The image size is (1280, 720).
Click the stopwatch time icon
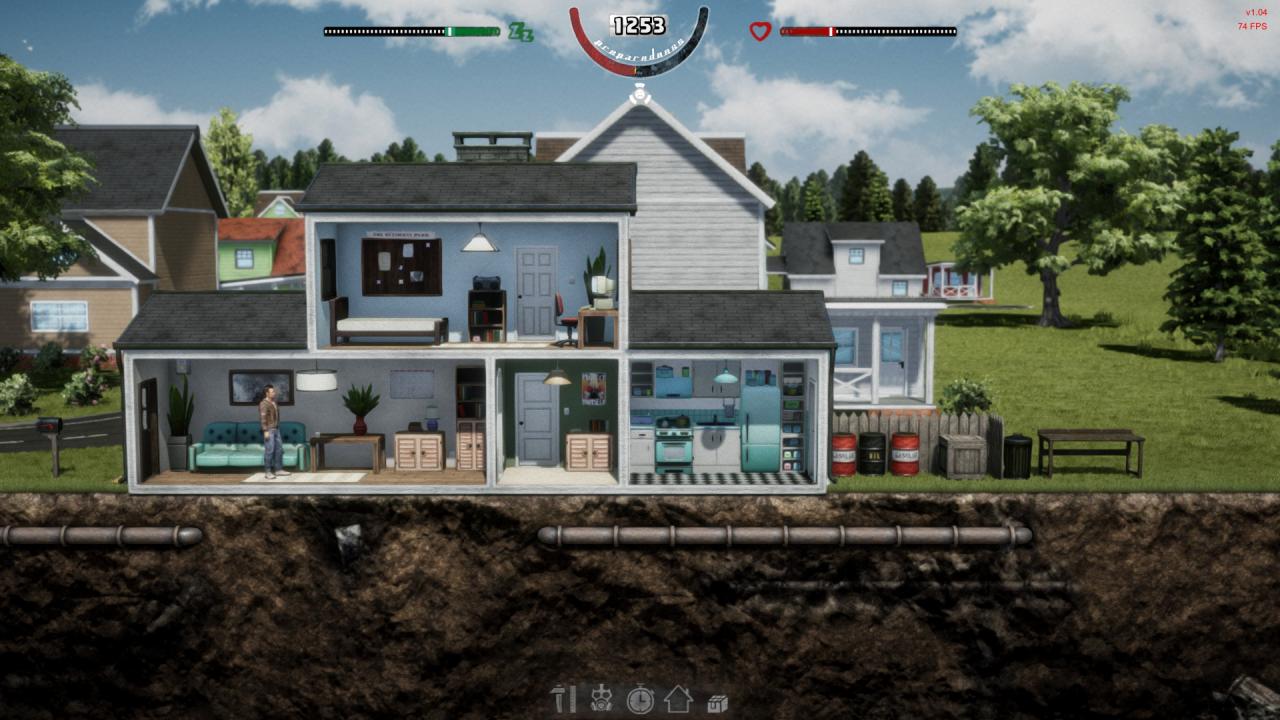[639, 700]
